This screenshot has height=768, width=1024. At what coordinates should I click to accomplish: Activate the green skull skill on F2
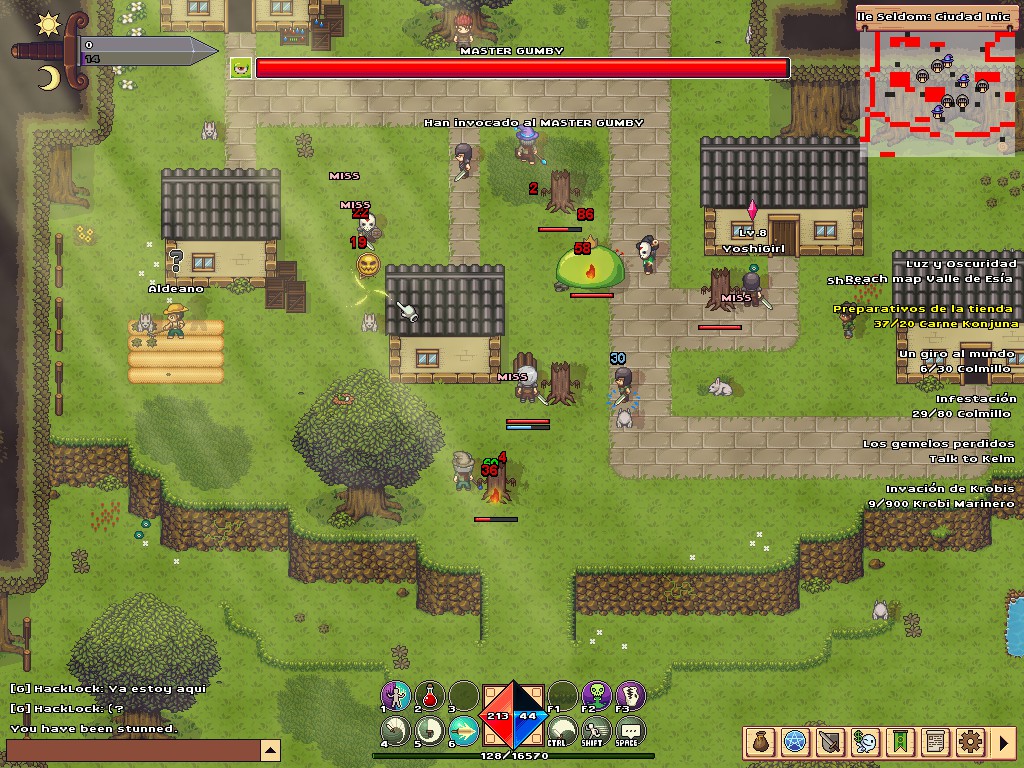coord(597,695)
